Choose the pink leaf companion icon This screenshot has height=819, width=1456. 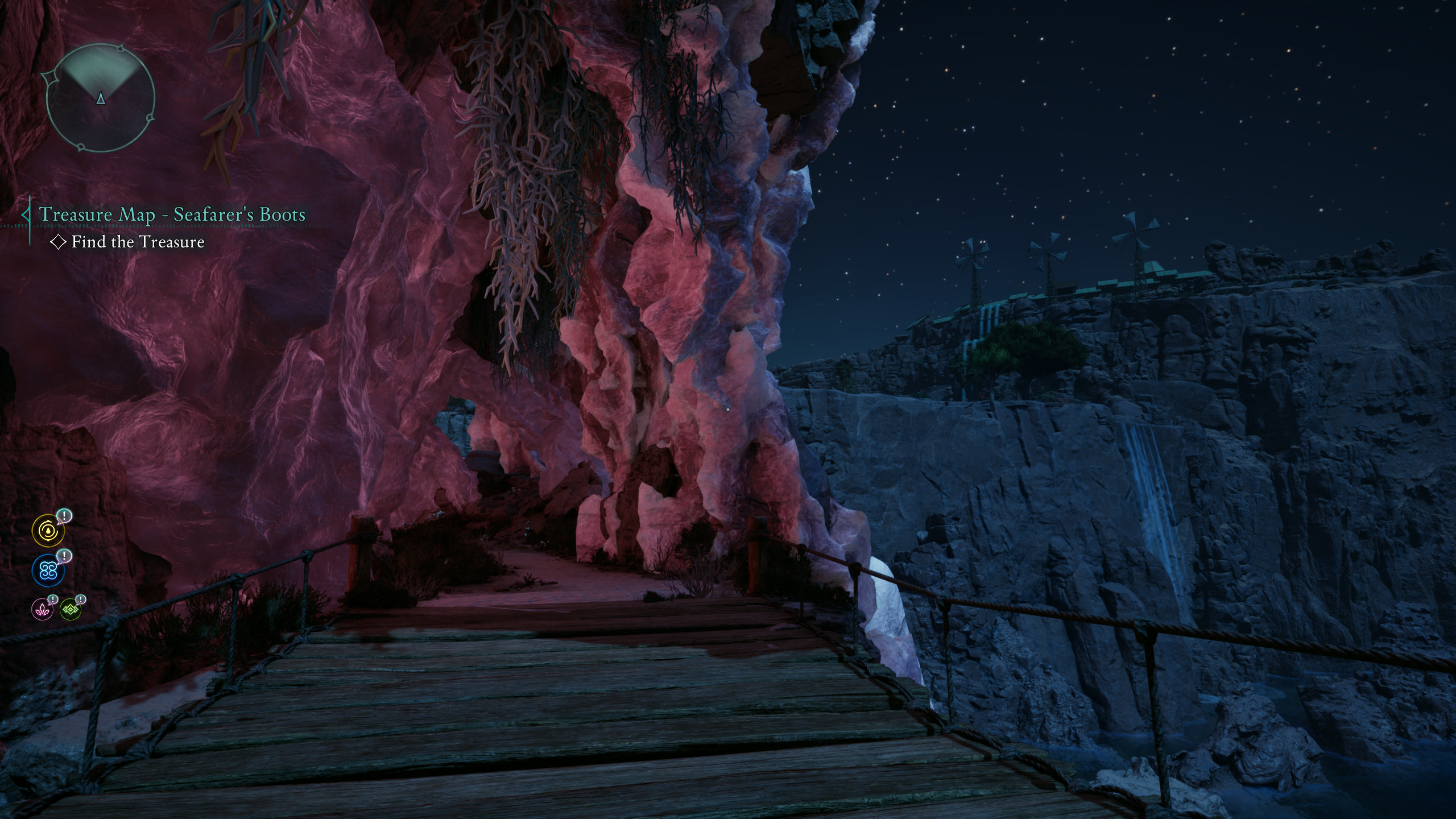coord(42,609)
